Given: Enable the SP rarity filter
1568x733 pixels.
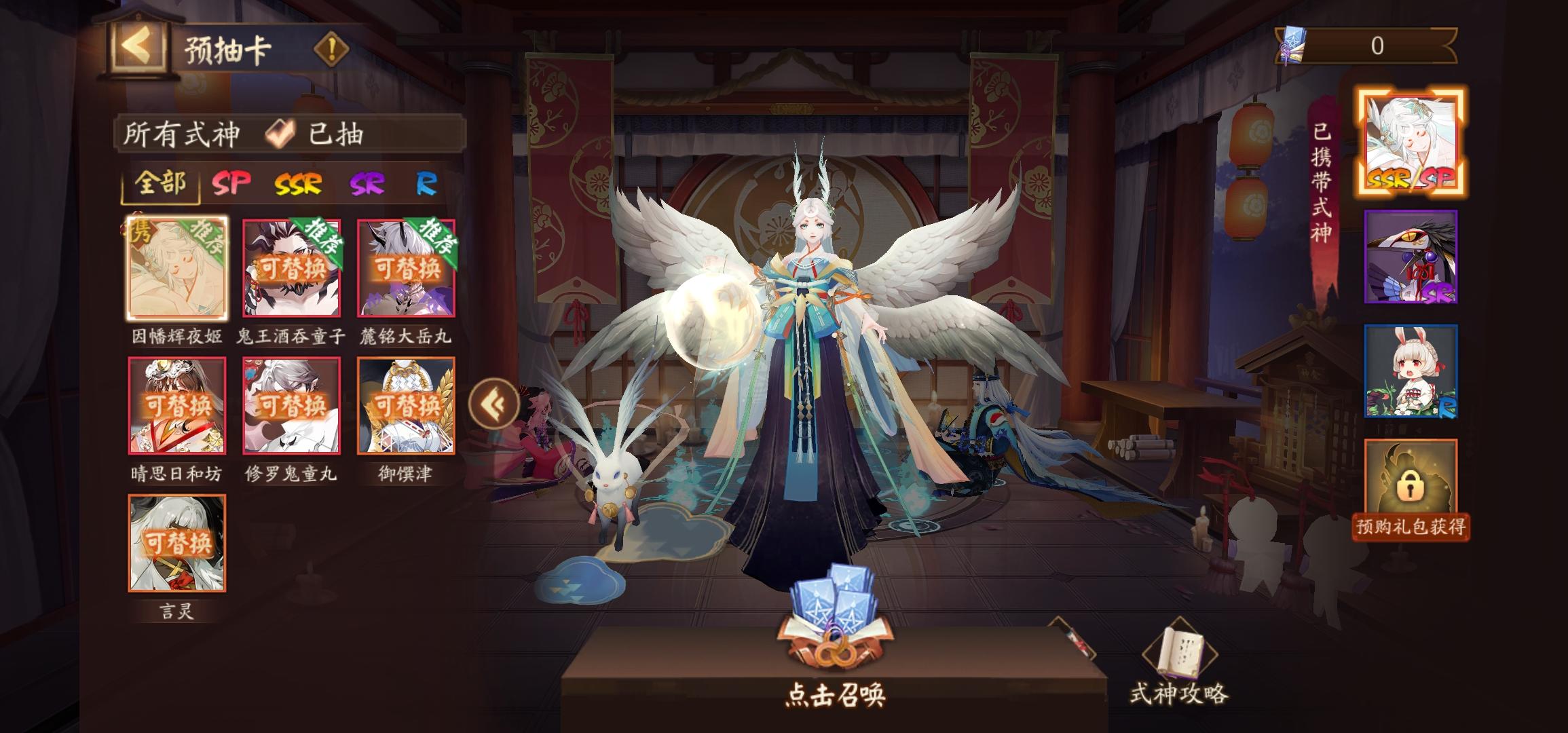Looking at the screenshot, I should click(x=231, y=183).
